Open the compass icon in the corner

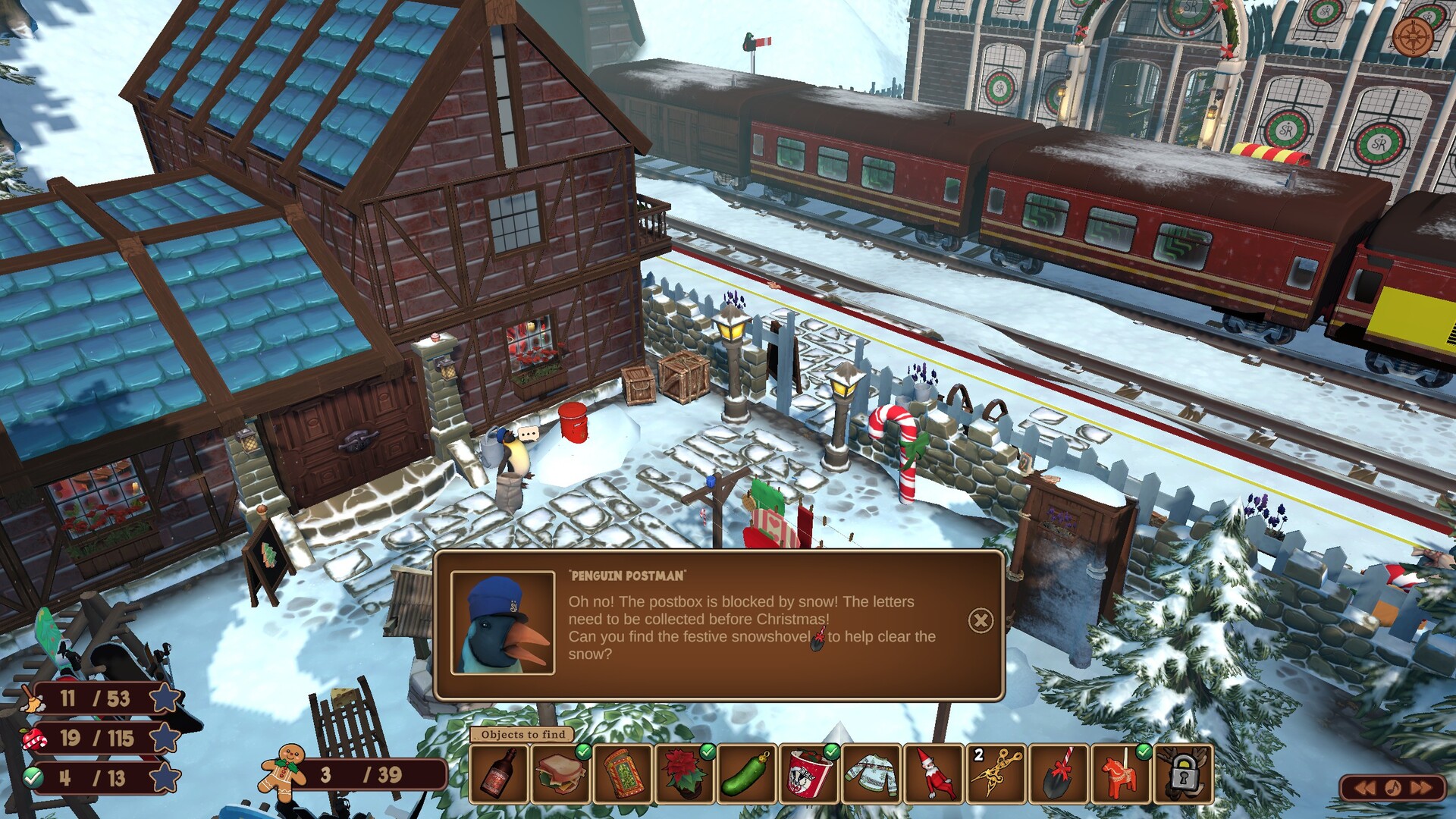1414,36
